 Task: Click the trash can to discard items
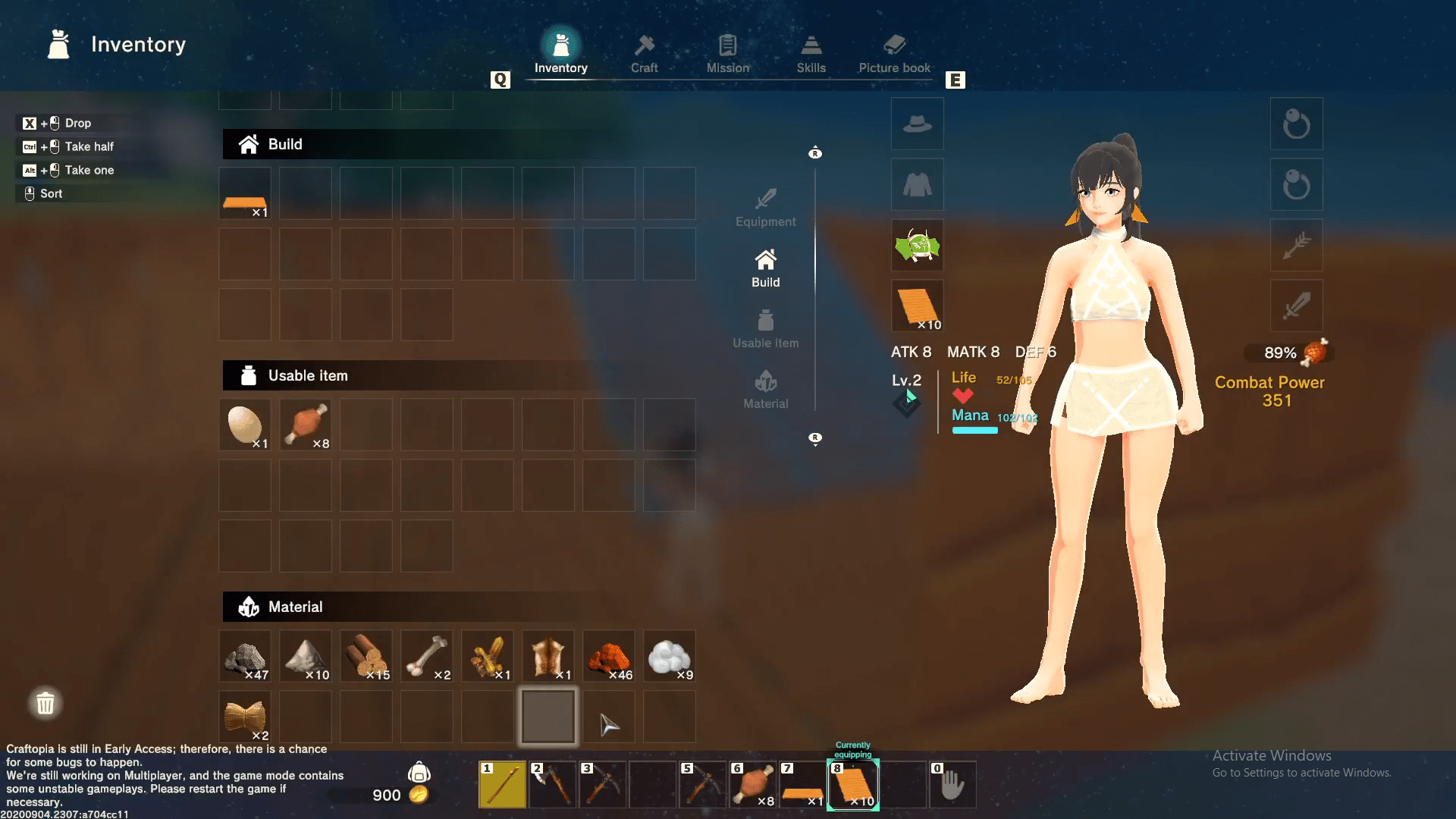[x=45, y=703]
